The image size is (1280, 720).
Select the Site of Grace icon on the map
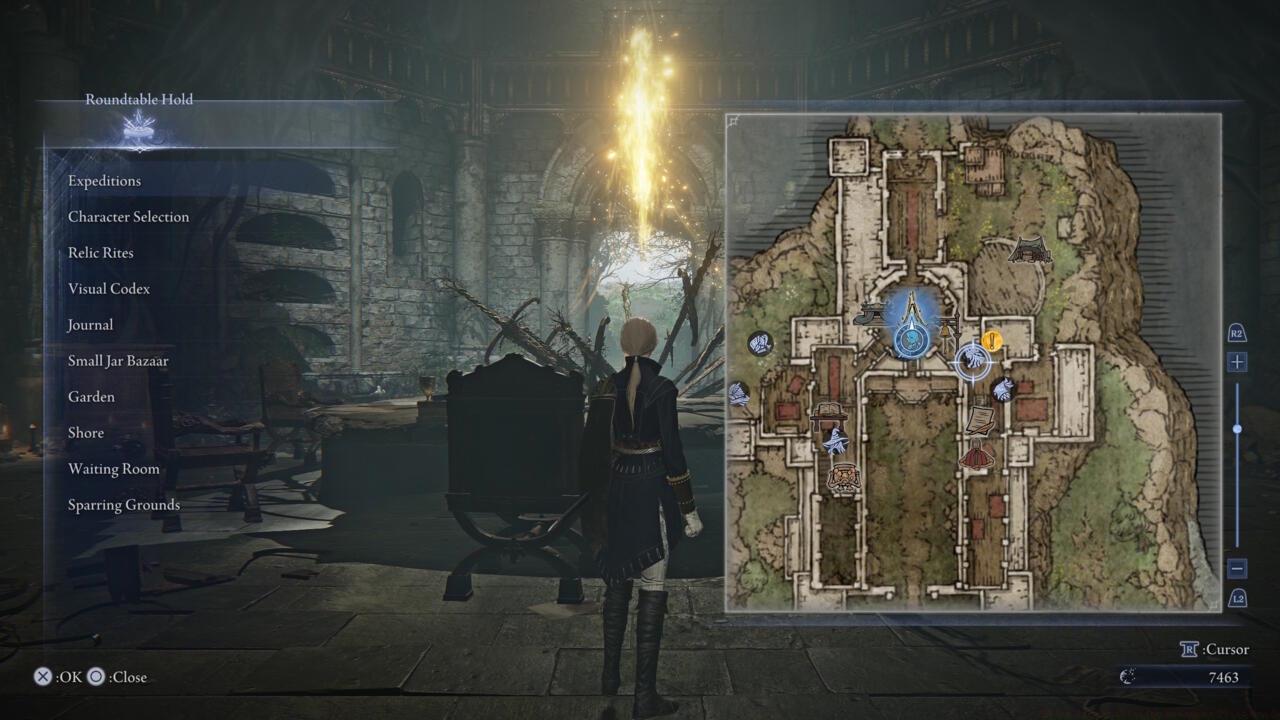tap(910, 342)
